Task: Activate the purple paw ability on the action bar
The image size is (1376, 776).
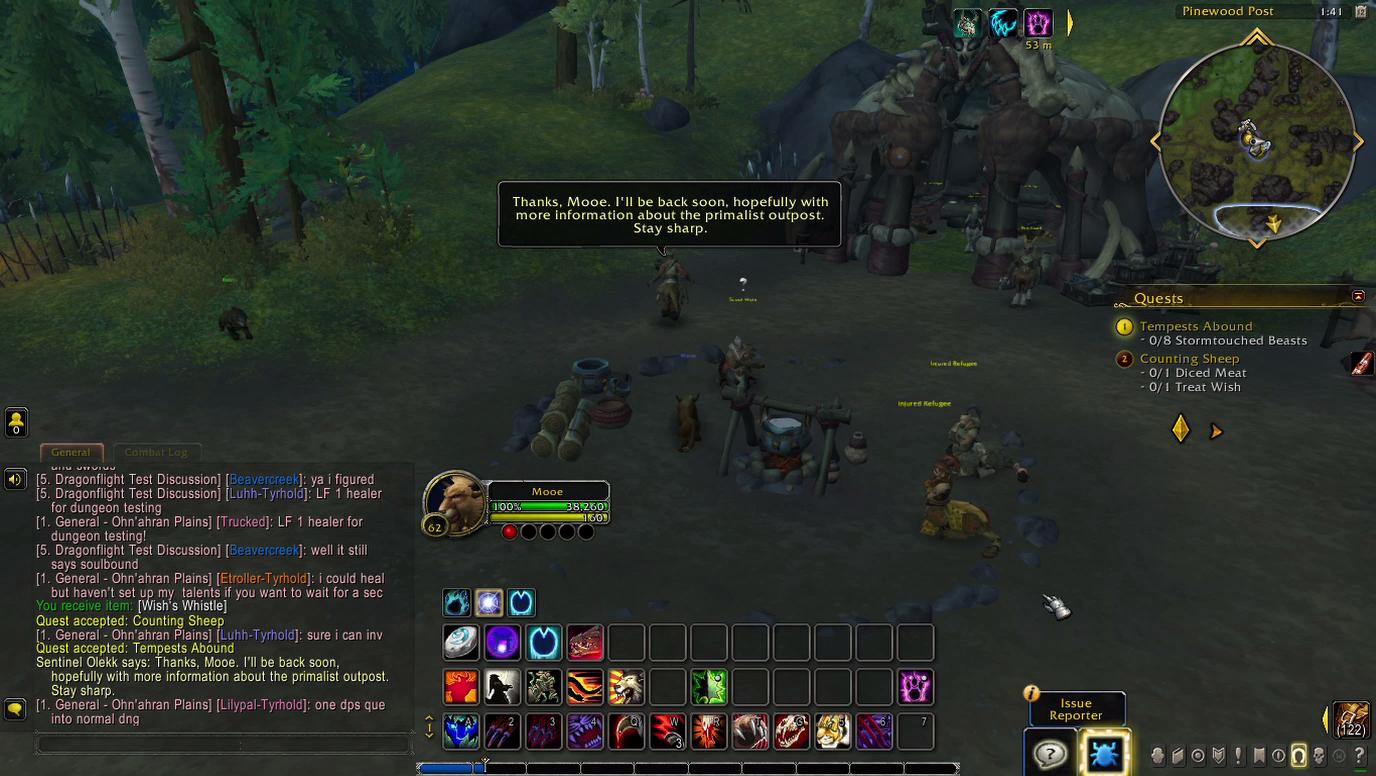Action: tap(915, 687)
